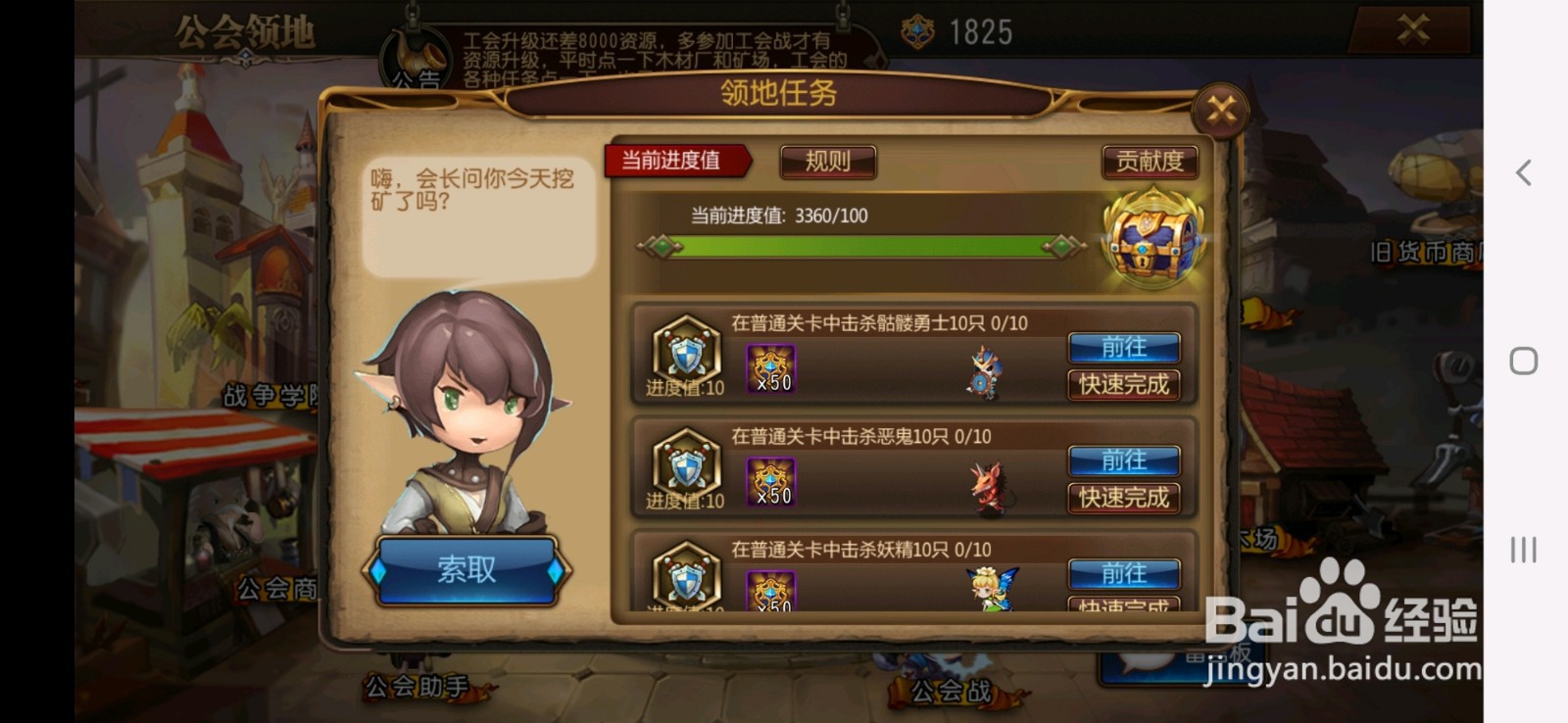Start the skeleton quest with 前往
Image resolution: width=1568 pixels, height=723 pixels.
click(x=1123, y=348)
